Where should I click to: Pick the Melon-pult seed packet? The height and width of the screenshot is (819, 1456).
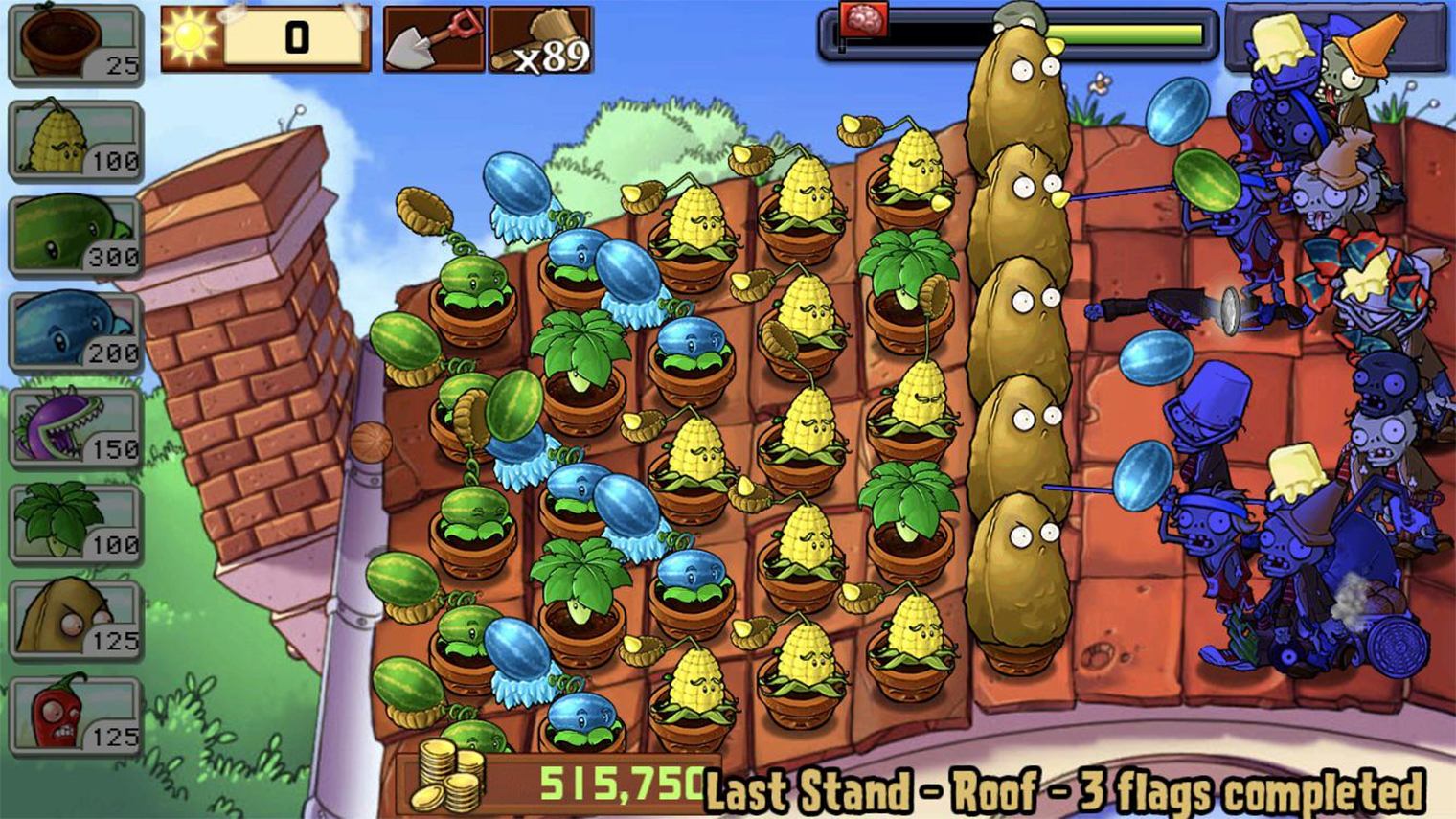click(x=75, y=237)
